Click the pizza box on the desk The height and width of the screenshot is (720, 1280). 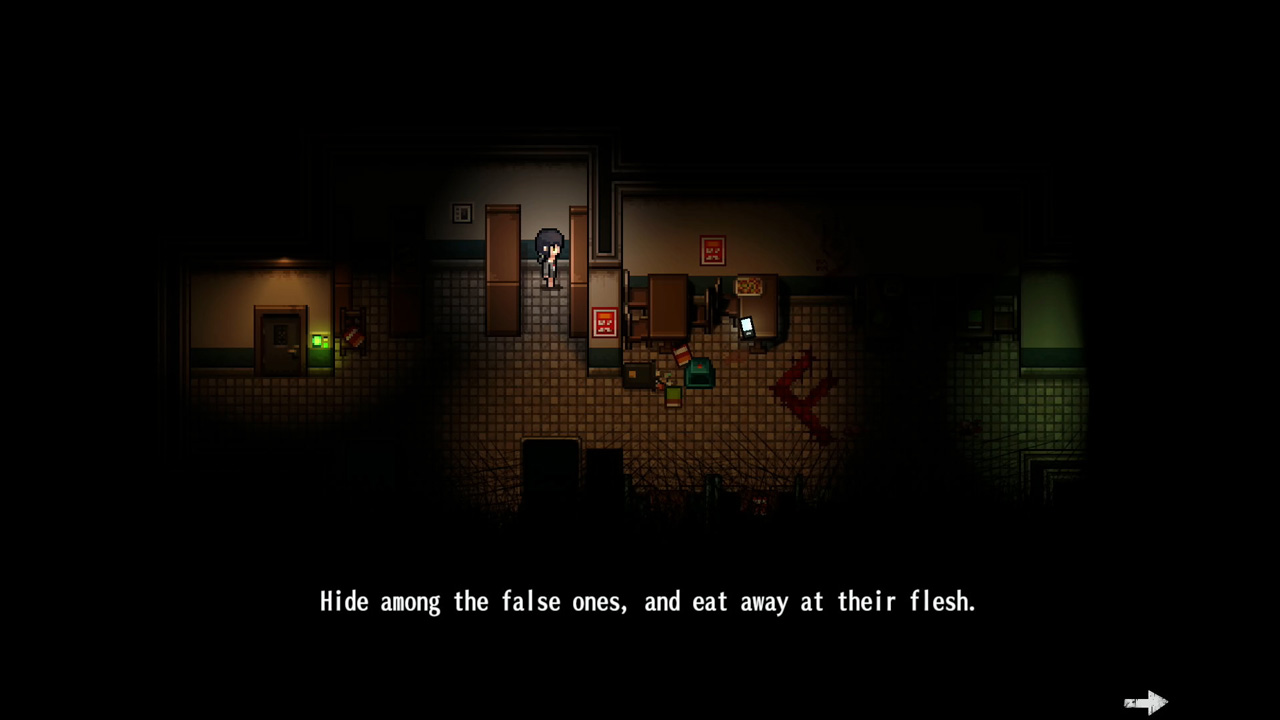(749, 287)
